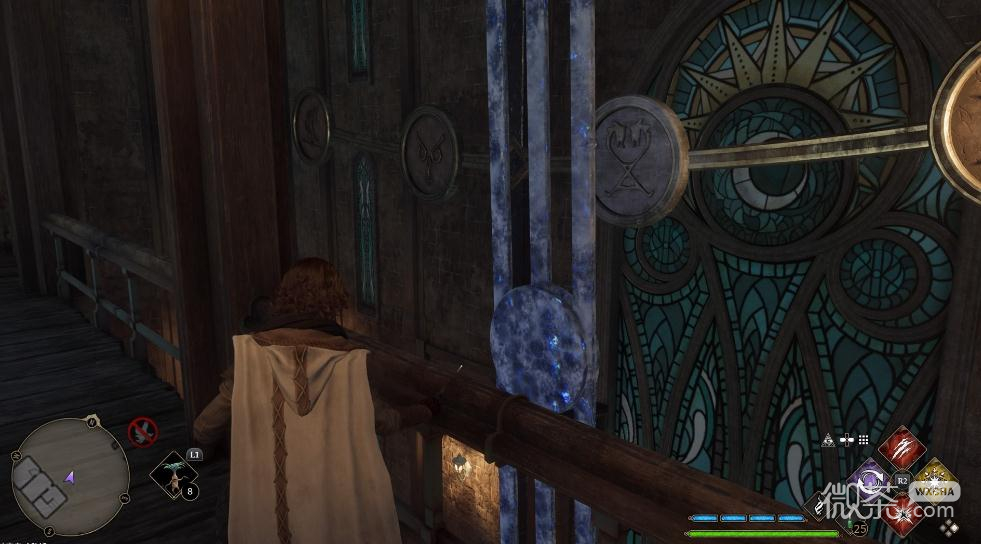Screen dimensions: 981x544
Task: Click the four-diamond spell set selector
Action: tap(949, 526)
